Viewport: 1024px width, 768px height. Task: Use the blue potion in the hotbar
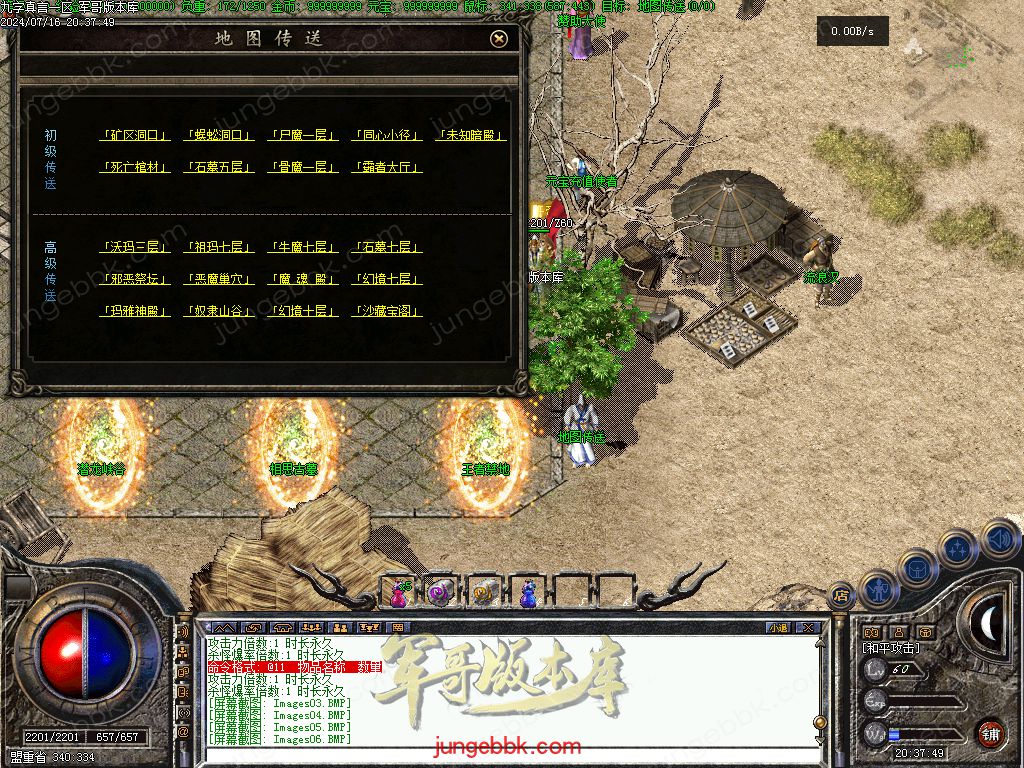pyautogui.click(x=527, y=593)
